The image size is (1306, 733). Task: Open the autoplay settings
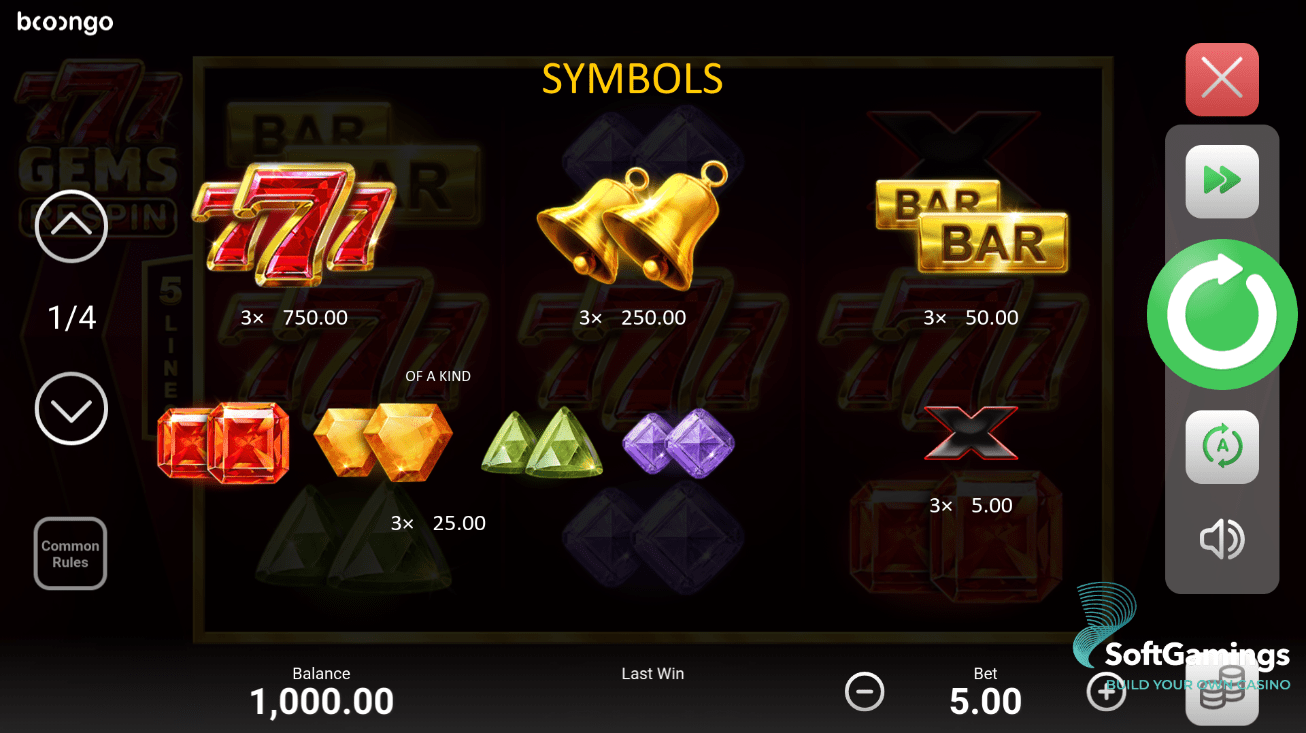(1222, 446)
